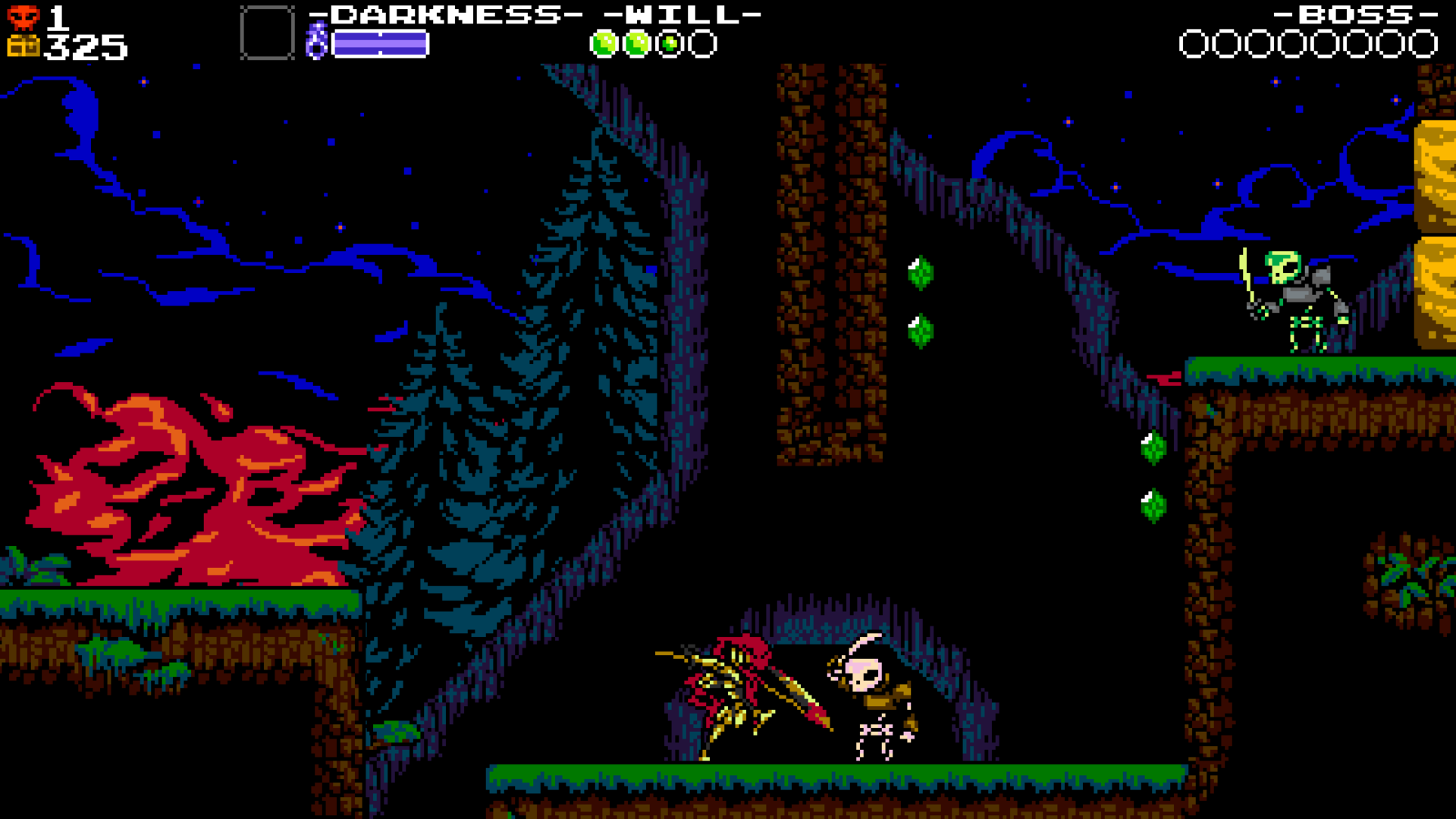Click the purple darkness vial icon
Screen dimensions: 1456x819
316,41
